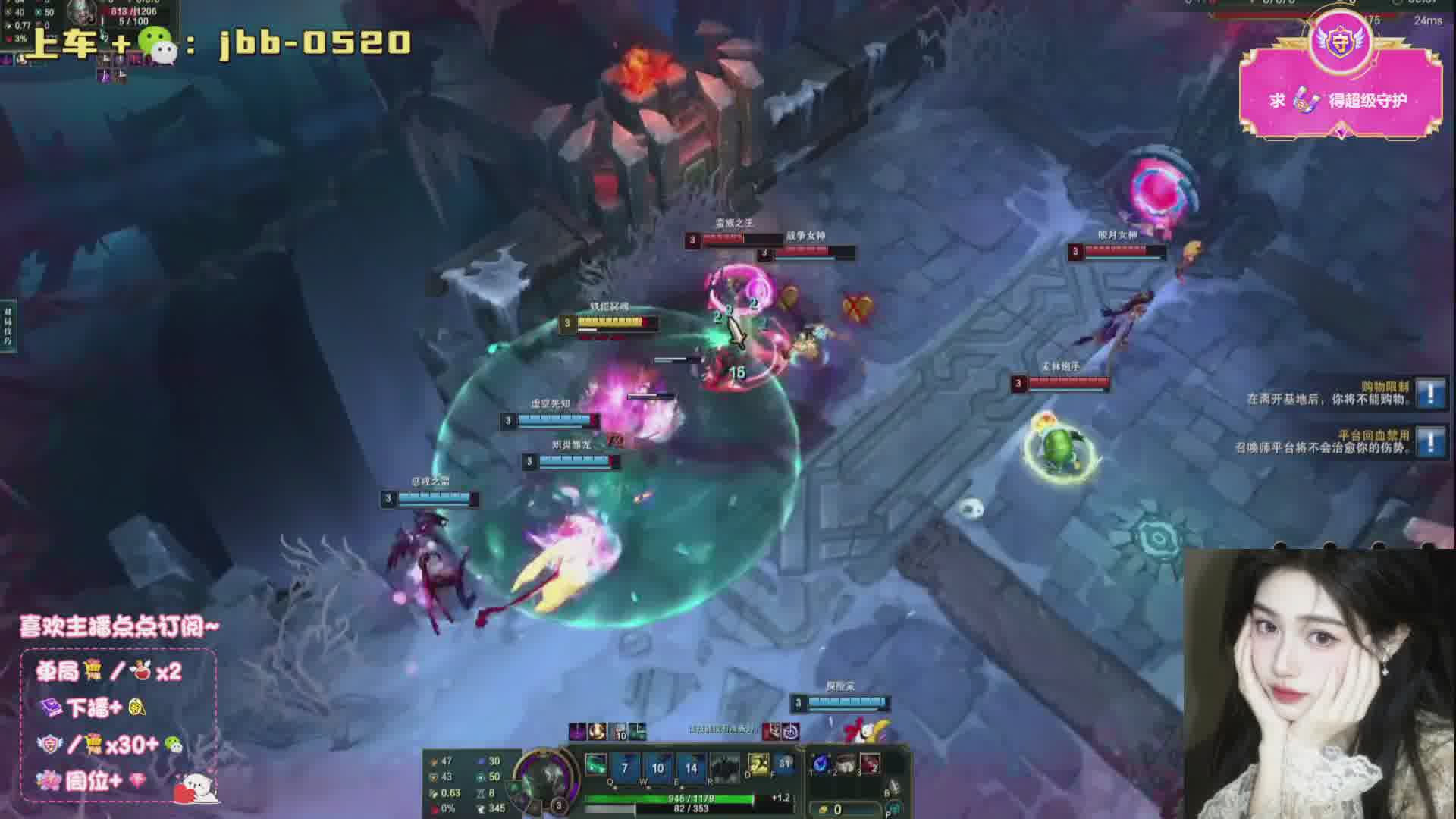Click the 平台回血禁用 exclamation notice icon
The width and height of the screenshot is (1456, 819).
[x=1430, y=441]
